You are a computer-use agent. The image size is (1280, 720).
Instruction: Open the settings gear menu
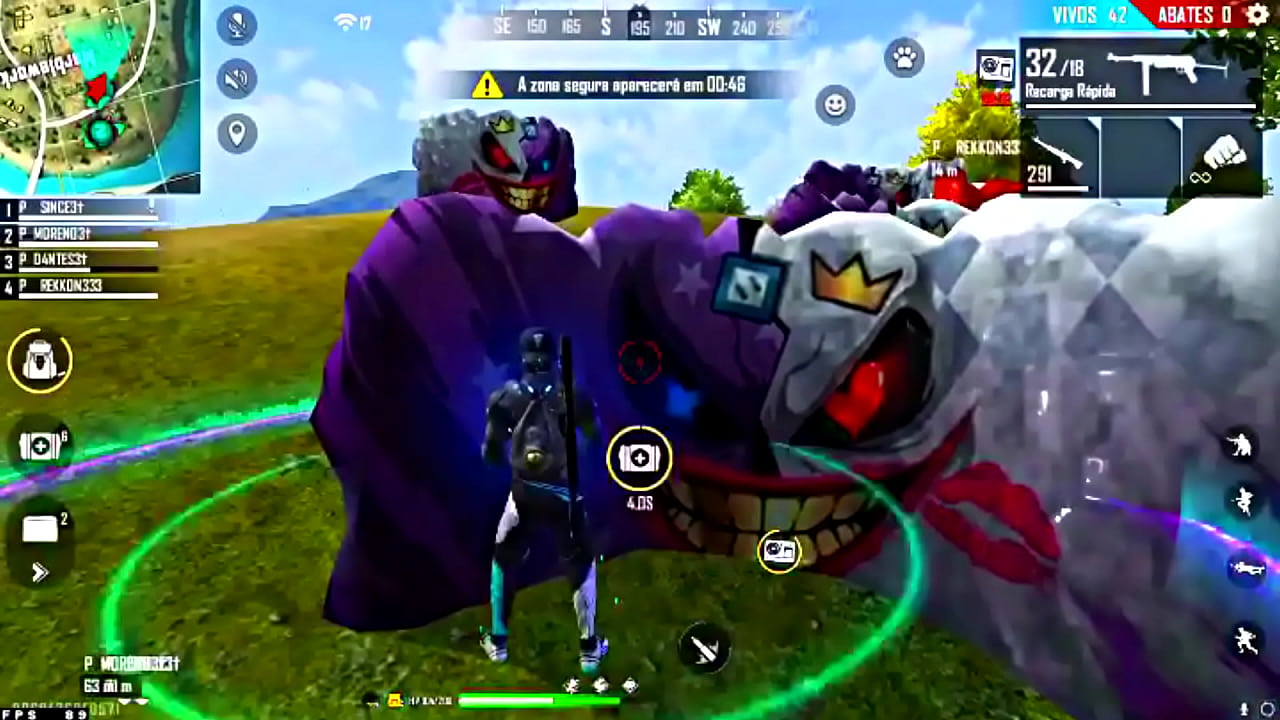click(1256, 15)
